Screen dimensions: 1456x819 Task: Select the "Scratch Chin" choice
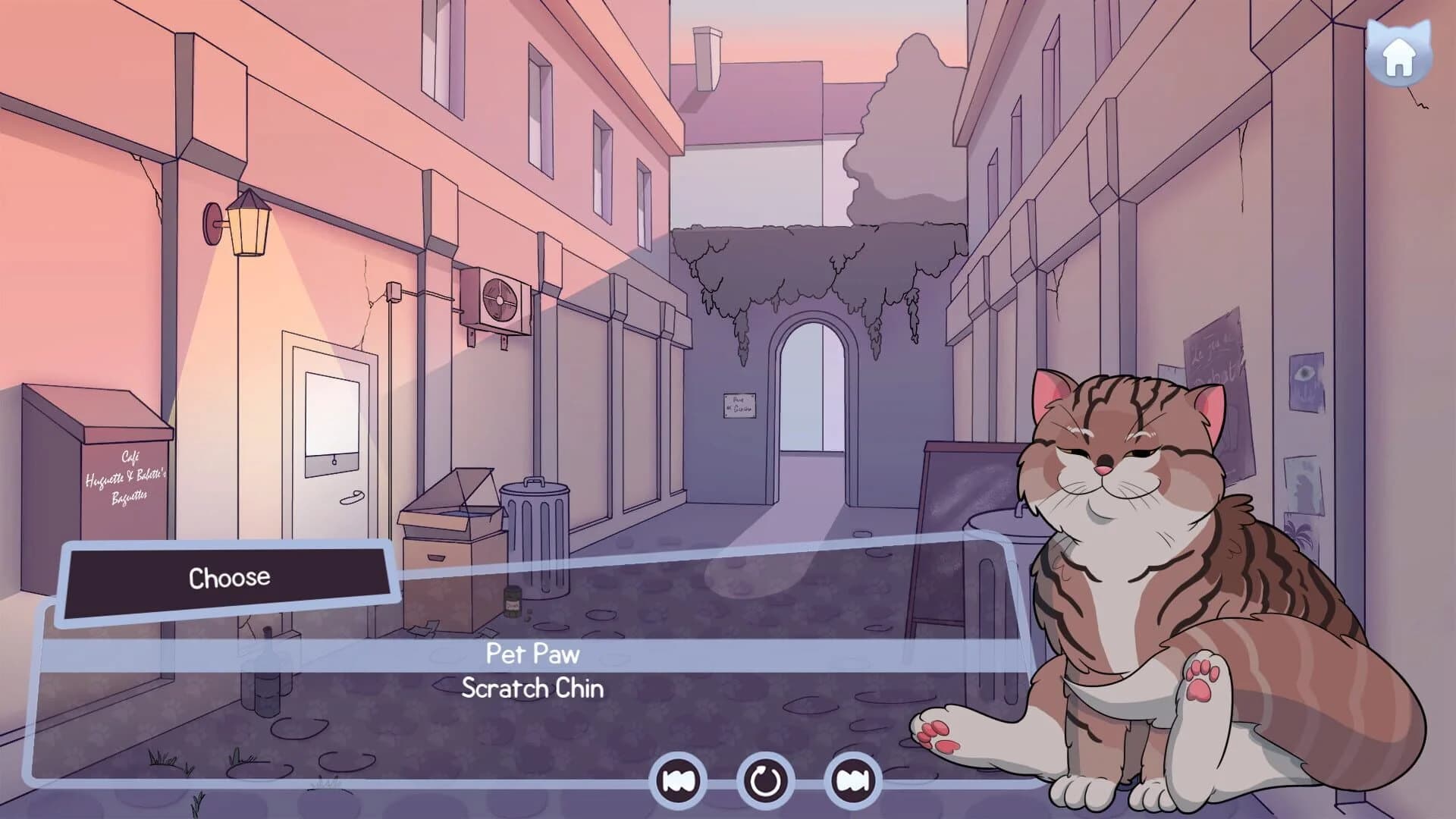531,689
